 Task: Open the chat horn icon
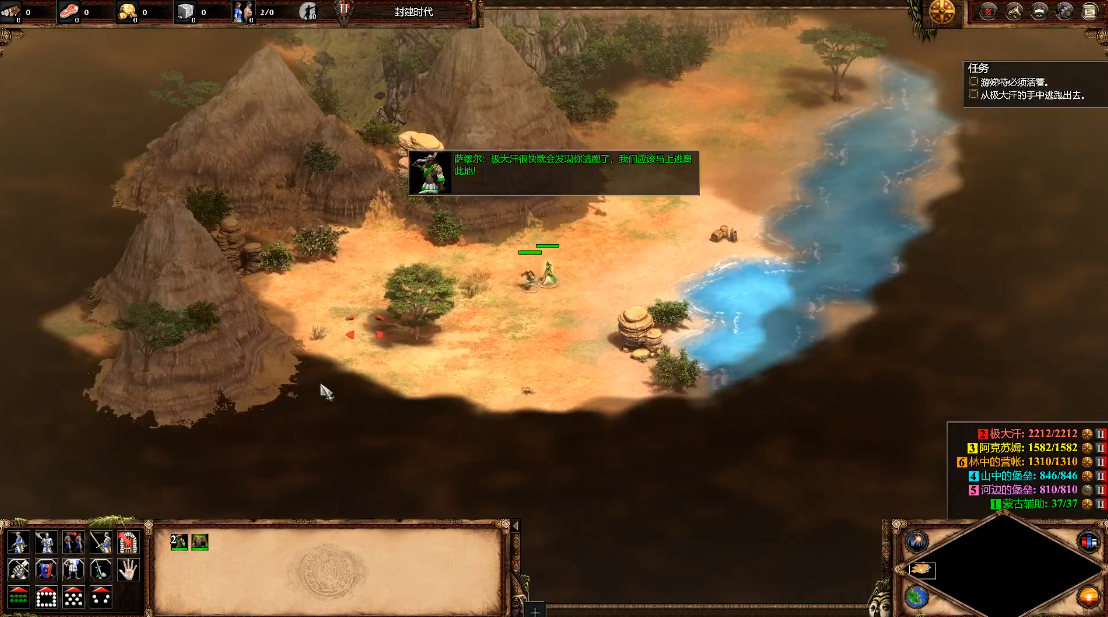tap(1014, 12)
